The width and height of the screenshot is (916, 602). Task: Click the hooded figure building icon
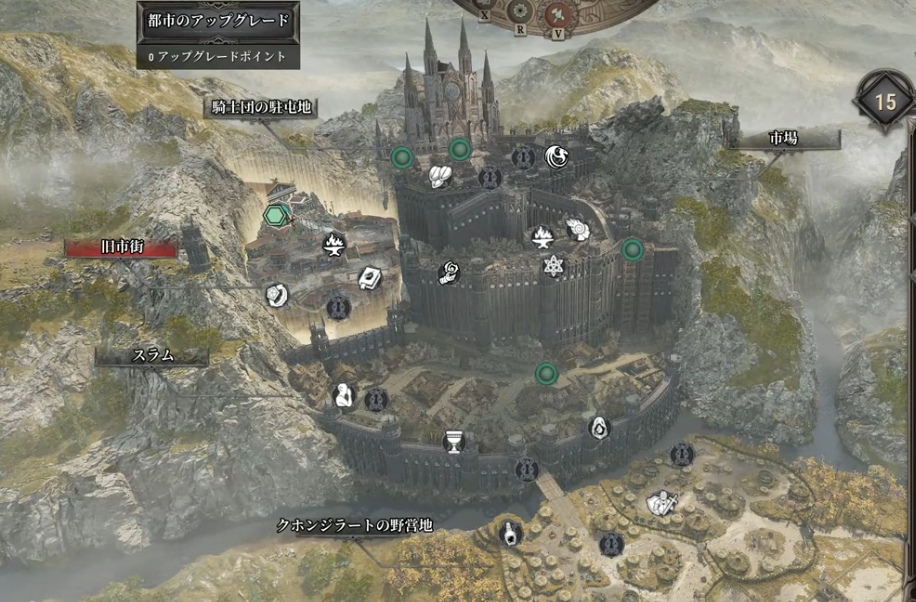point(597,428)
